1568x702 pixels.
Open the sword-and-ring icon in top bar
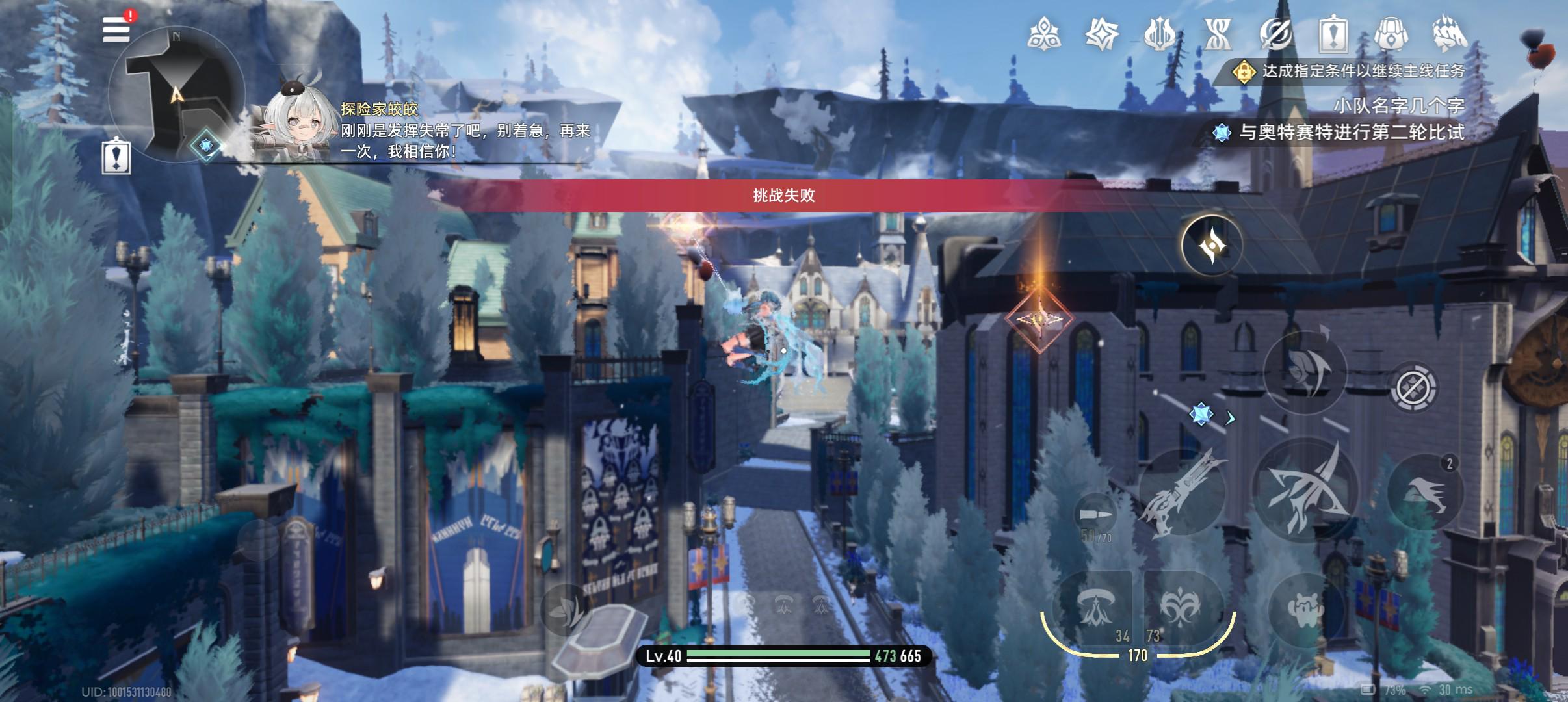[1275, 34]
